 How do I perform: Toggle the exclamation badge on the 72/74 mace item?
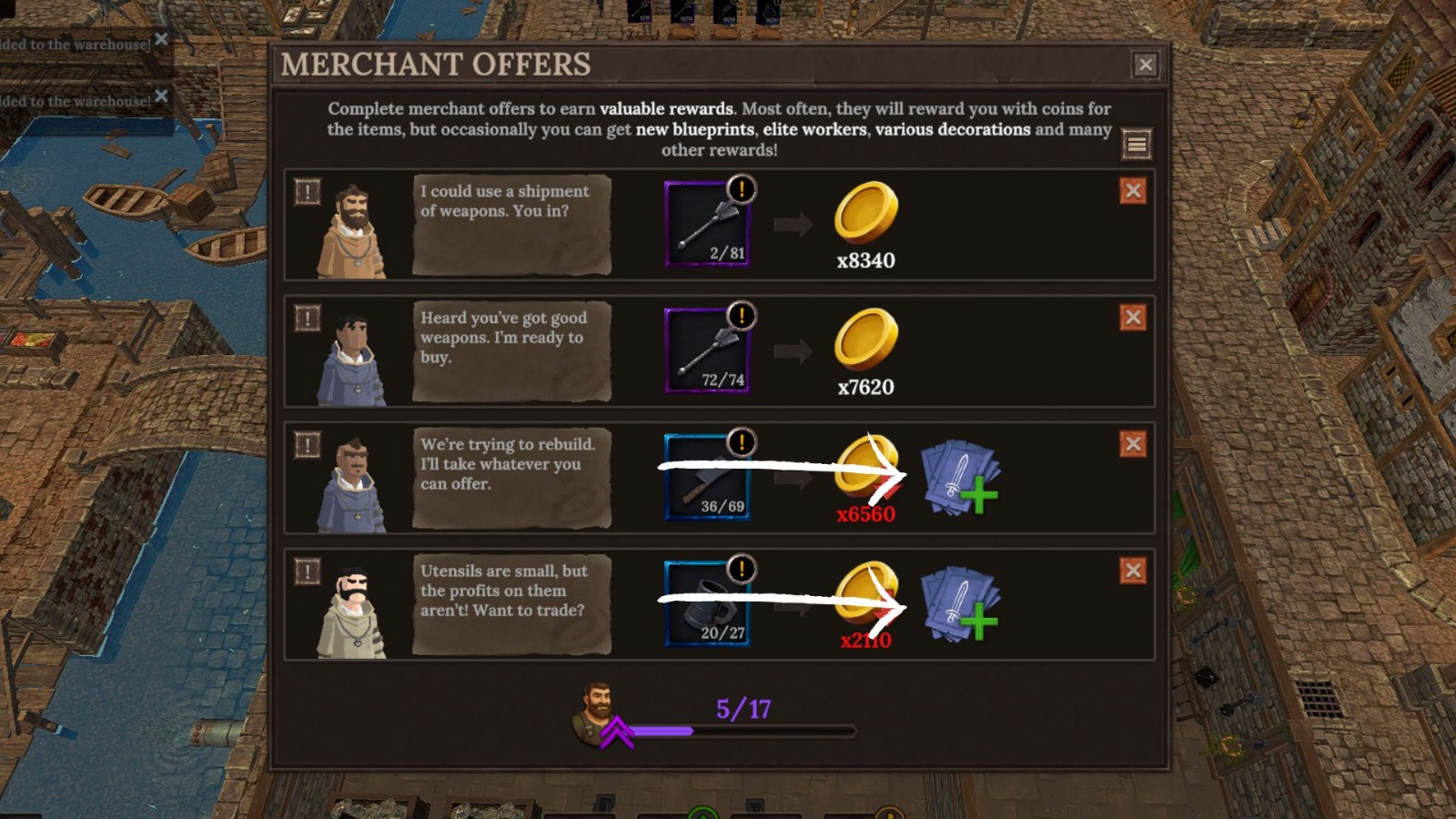click(740, 316)
